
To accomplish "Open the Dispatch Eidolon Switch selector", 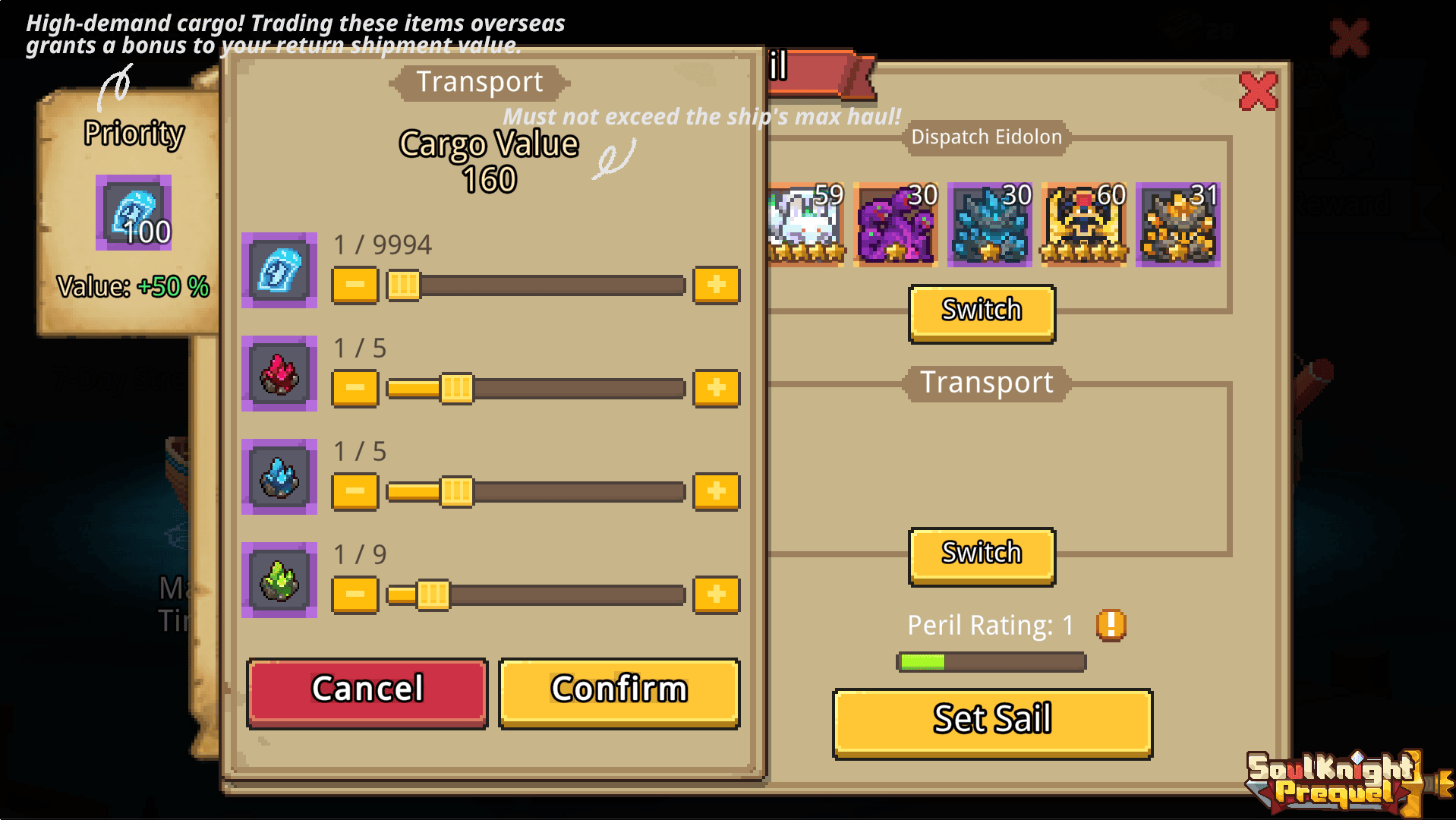I will coord(981,311).
